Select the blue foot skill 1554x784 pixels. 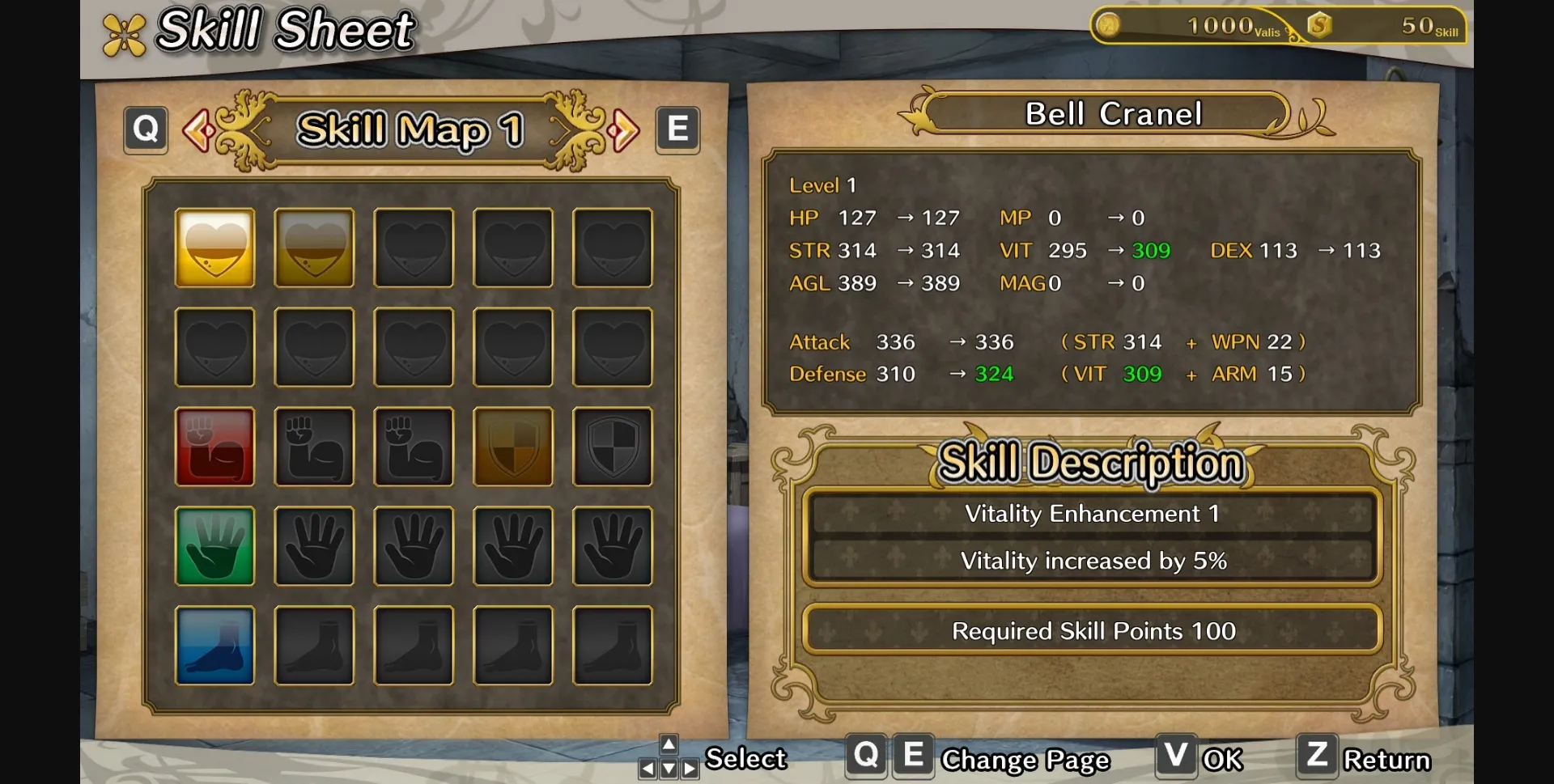coord(214,646)
